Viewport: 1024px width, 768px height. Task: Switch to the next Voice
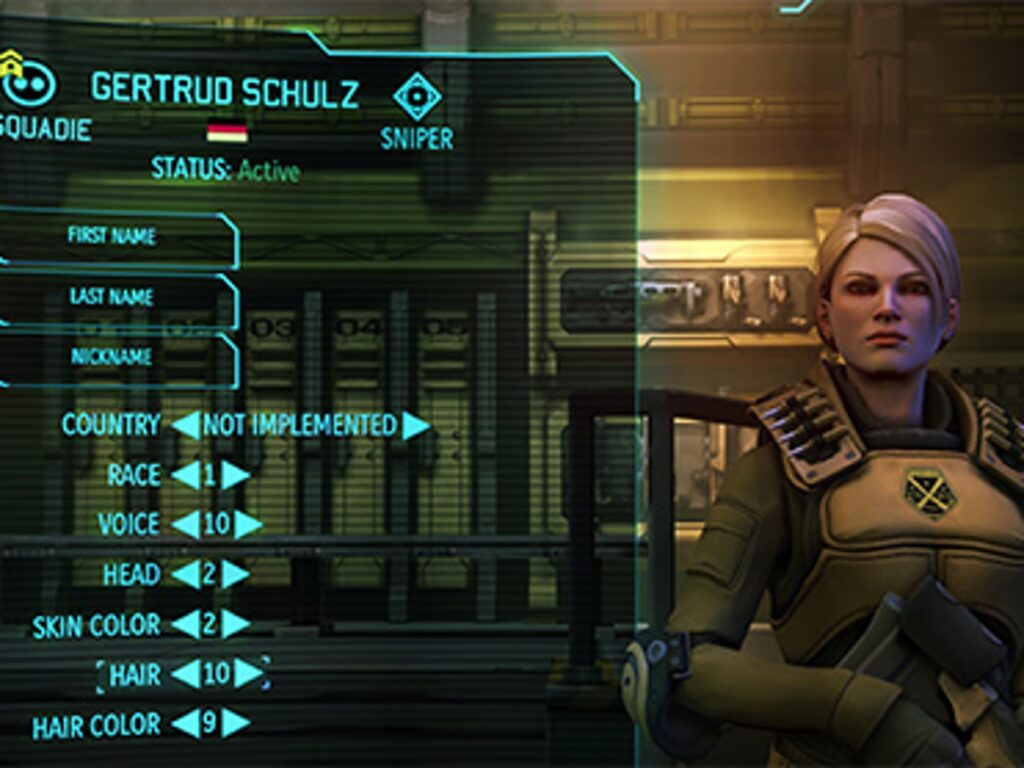coord(248,524)
